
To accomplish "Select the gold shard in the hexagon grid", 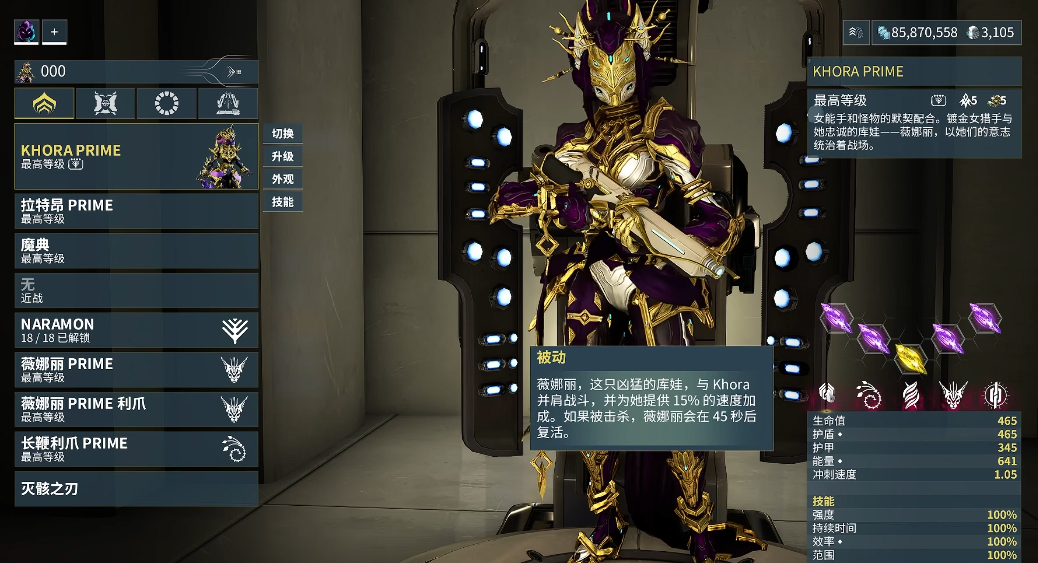I will tap(910, 356).
